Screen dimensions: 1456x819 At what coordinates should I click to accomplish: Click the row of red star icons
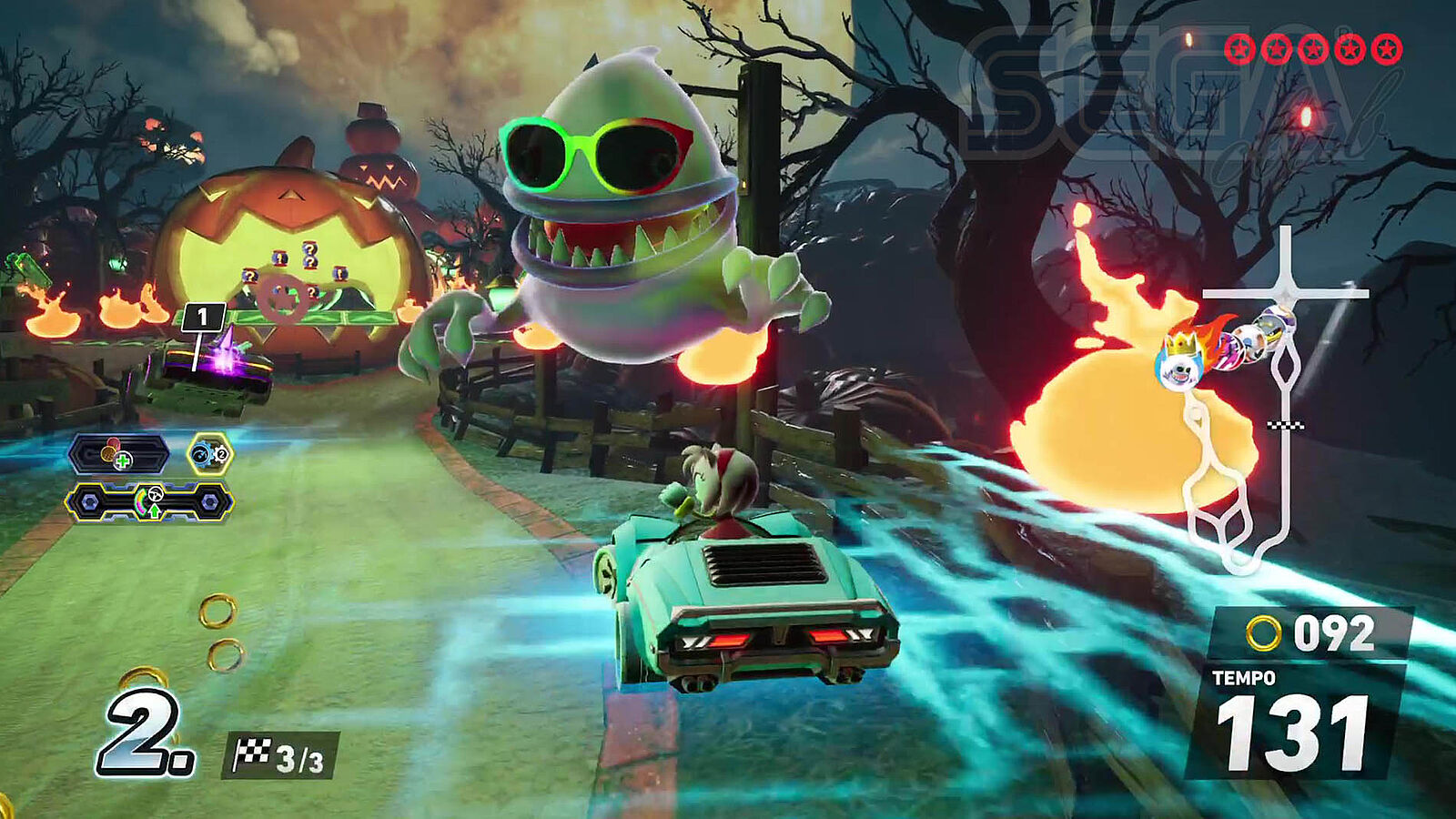click(1313, 49)
